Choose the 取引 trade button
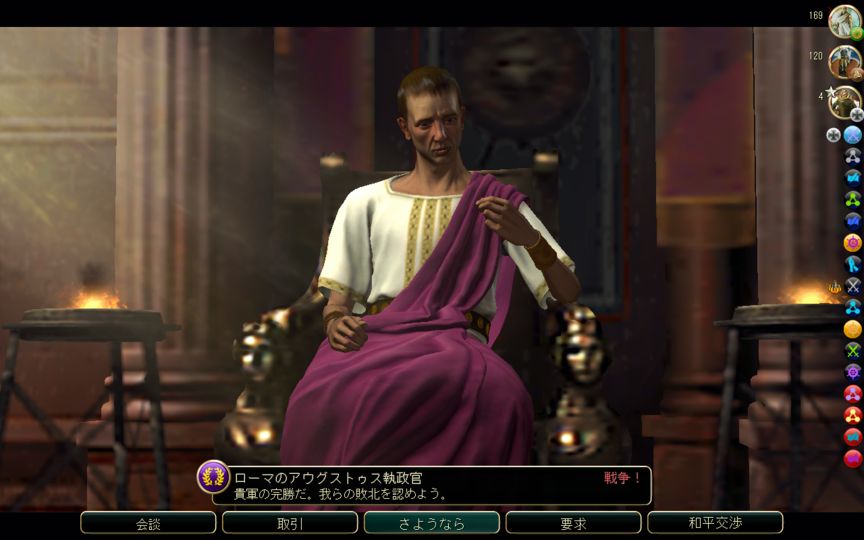Image resolution: width=864 pixels, height=540 pixels. coord(290,523)
